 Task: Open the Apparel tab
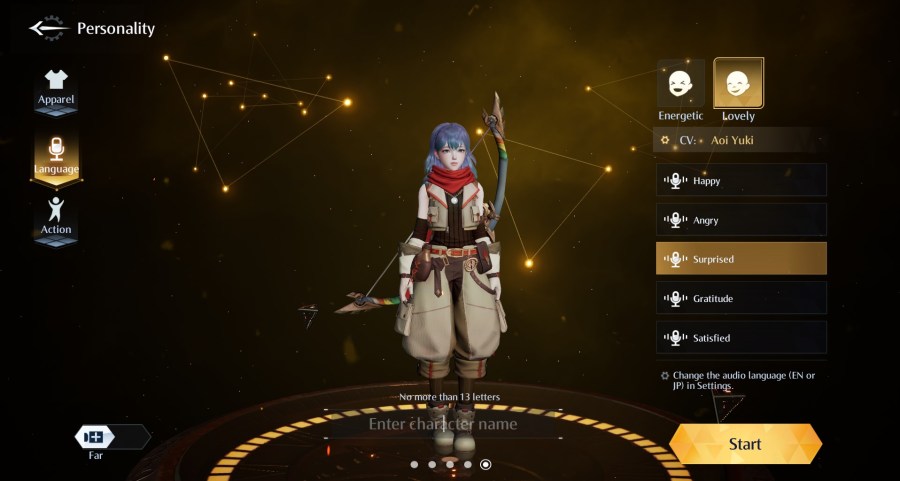point(56,87)
